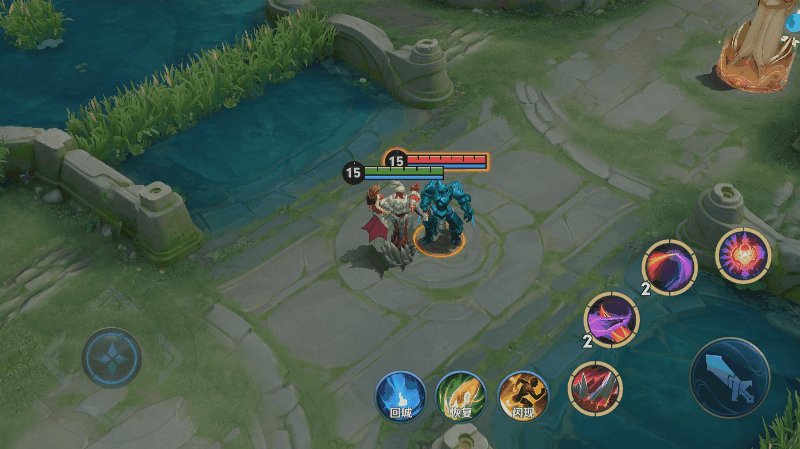The image size is (800, 449).
Task: Use the 恢复 restore spell
Action: [460, 395]
